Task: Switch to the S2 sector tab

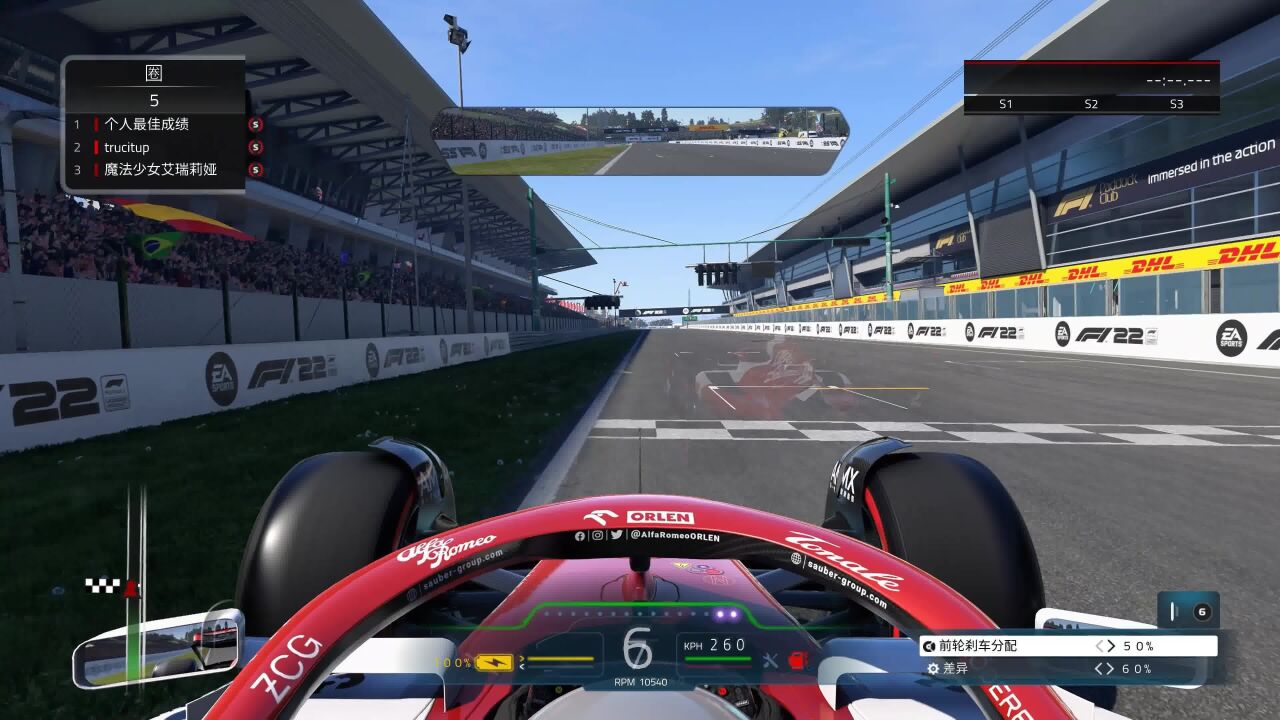Action: pyautogui.click(x=1091, y=103)
